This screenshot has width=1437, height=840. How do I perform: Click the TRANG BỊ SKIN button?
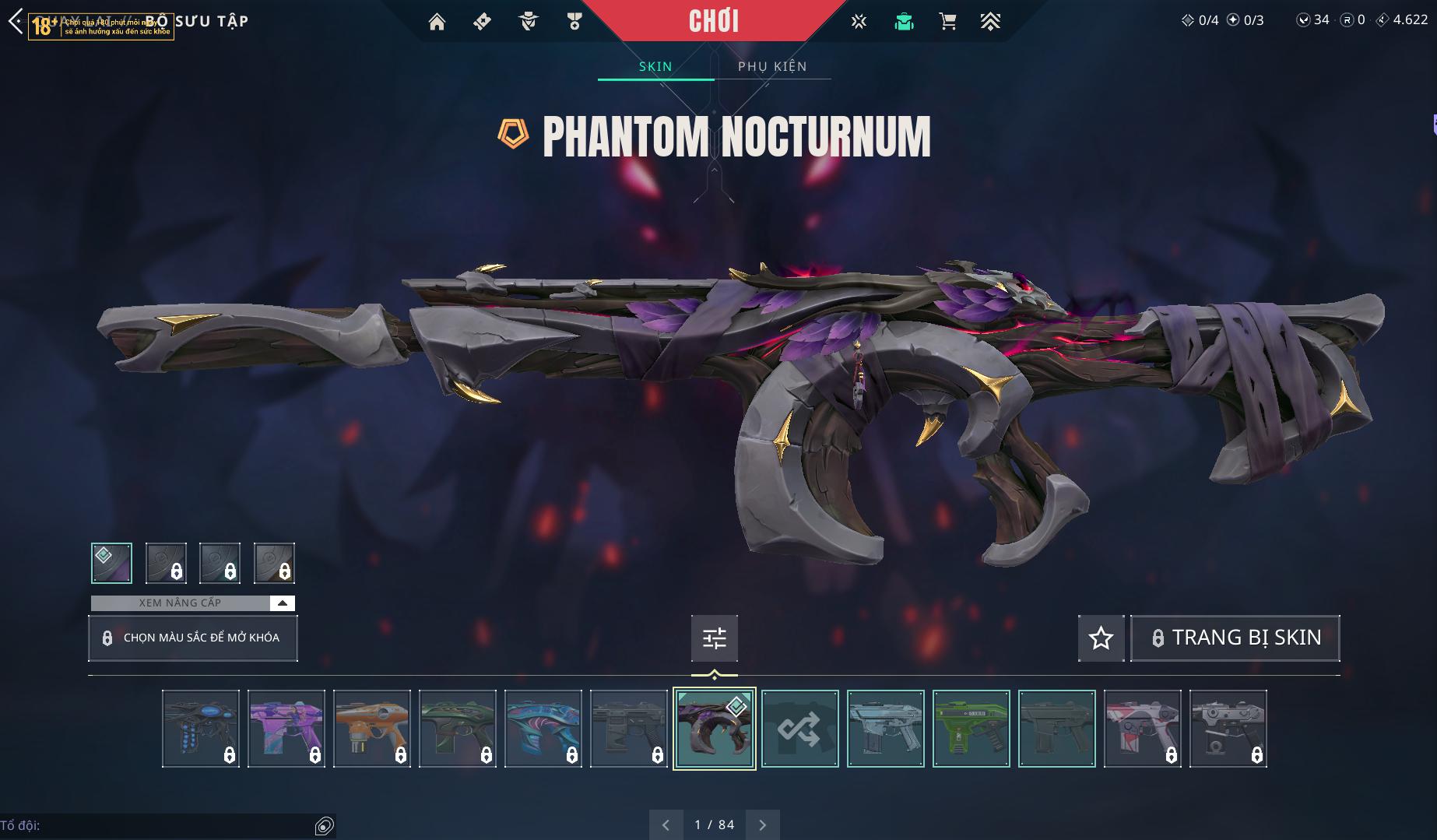(1235, 638)
